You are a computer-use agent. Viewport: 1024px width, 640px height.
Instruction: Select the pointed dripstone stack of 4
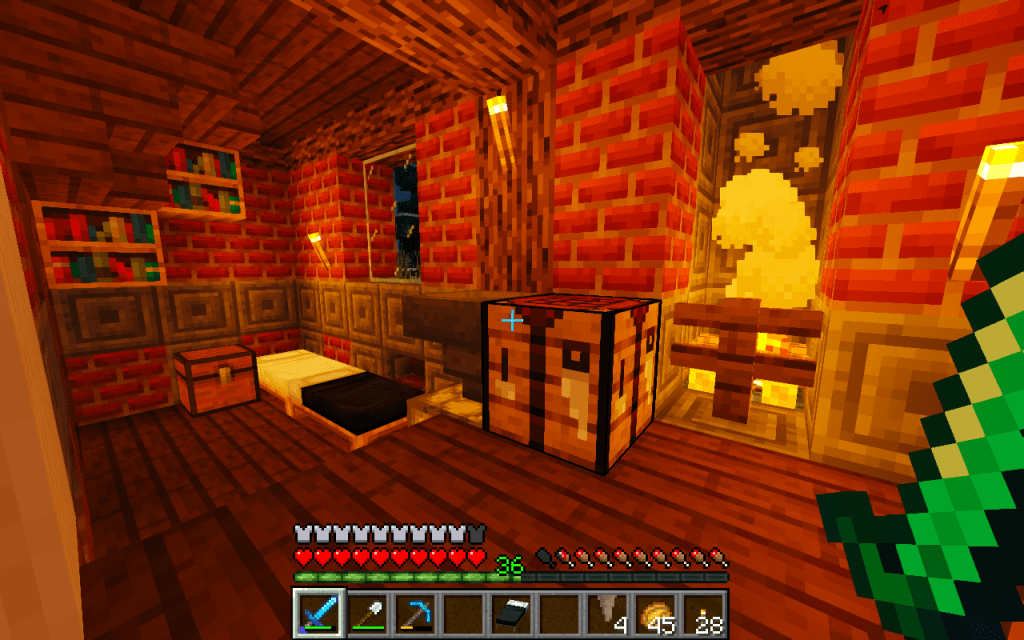click(x=608, y=612)
